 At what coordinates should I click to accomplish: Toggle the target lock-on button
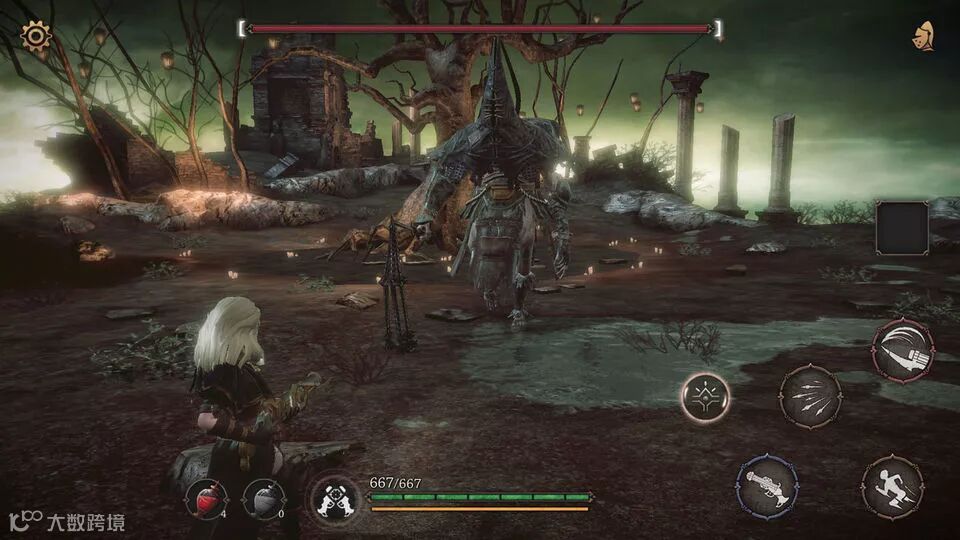click(705, 397)
